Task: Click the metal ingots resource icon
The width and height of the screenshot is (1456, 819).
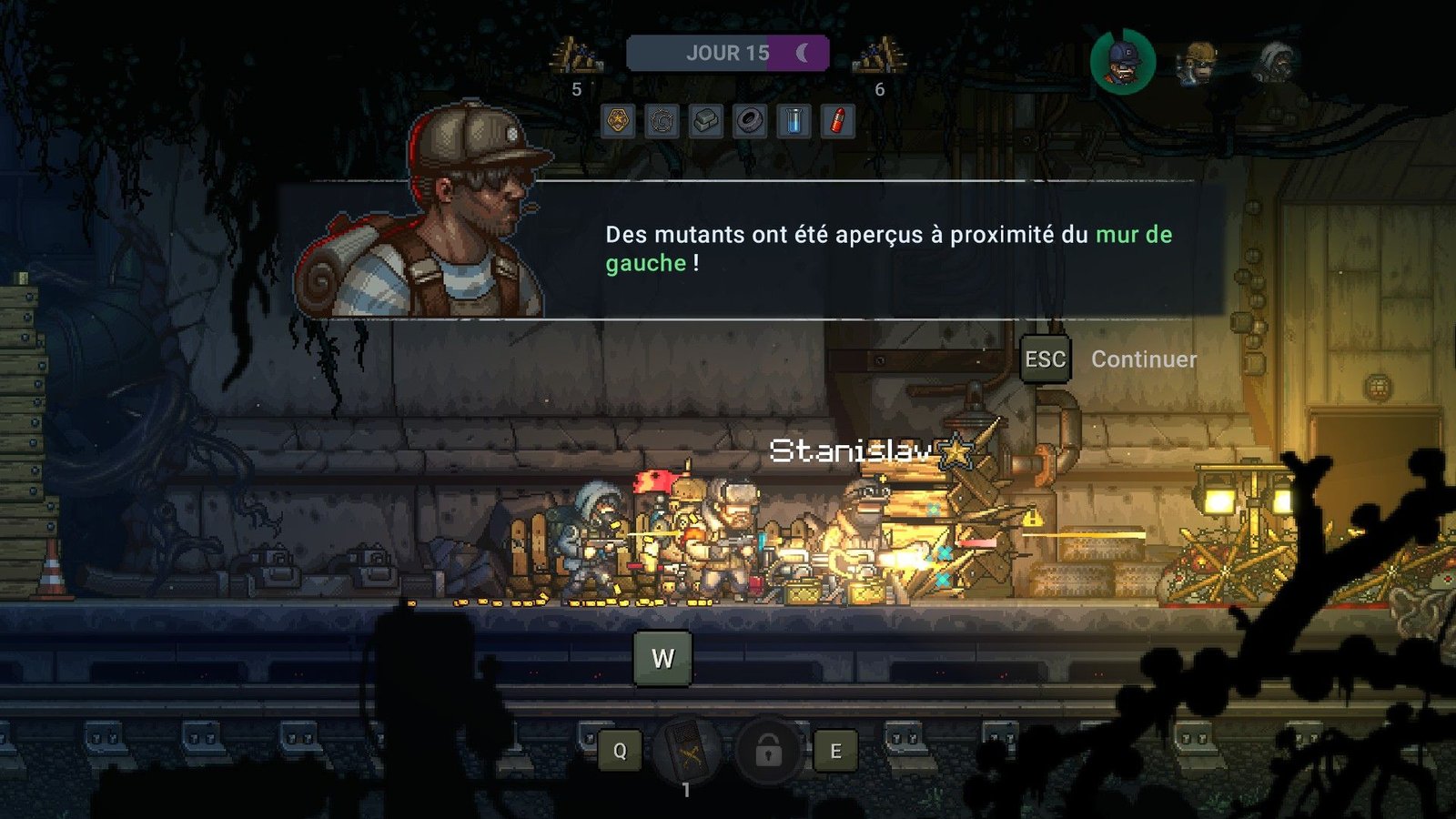Action: [x=706, y=120]
